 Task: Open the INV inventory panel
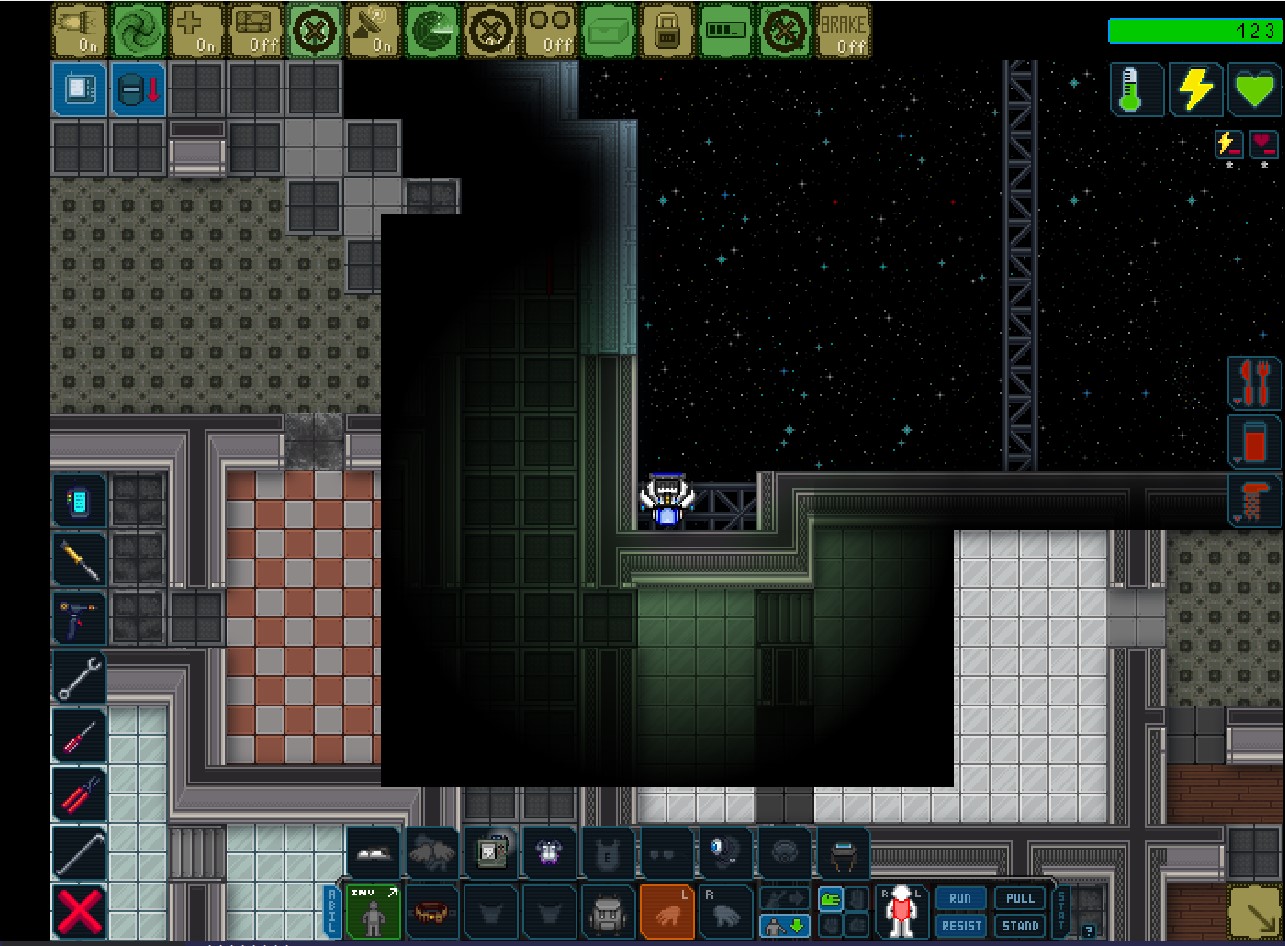[373, 911]
